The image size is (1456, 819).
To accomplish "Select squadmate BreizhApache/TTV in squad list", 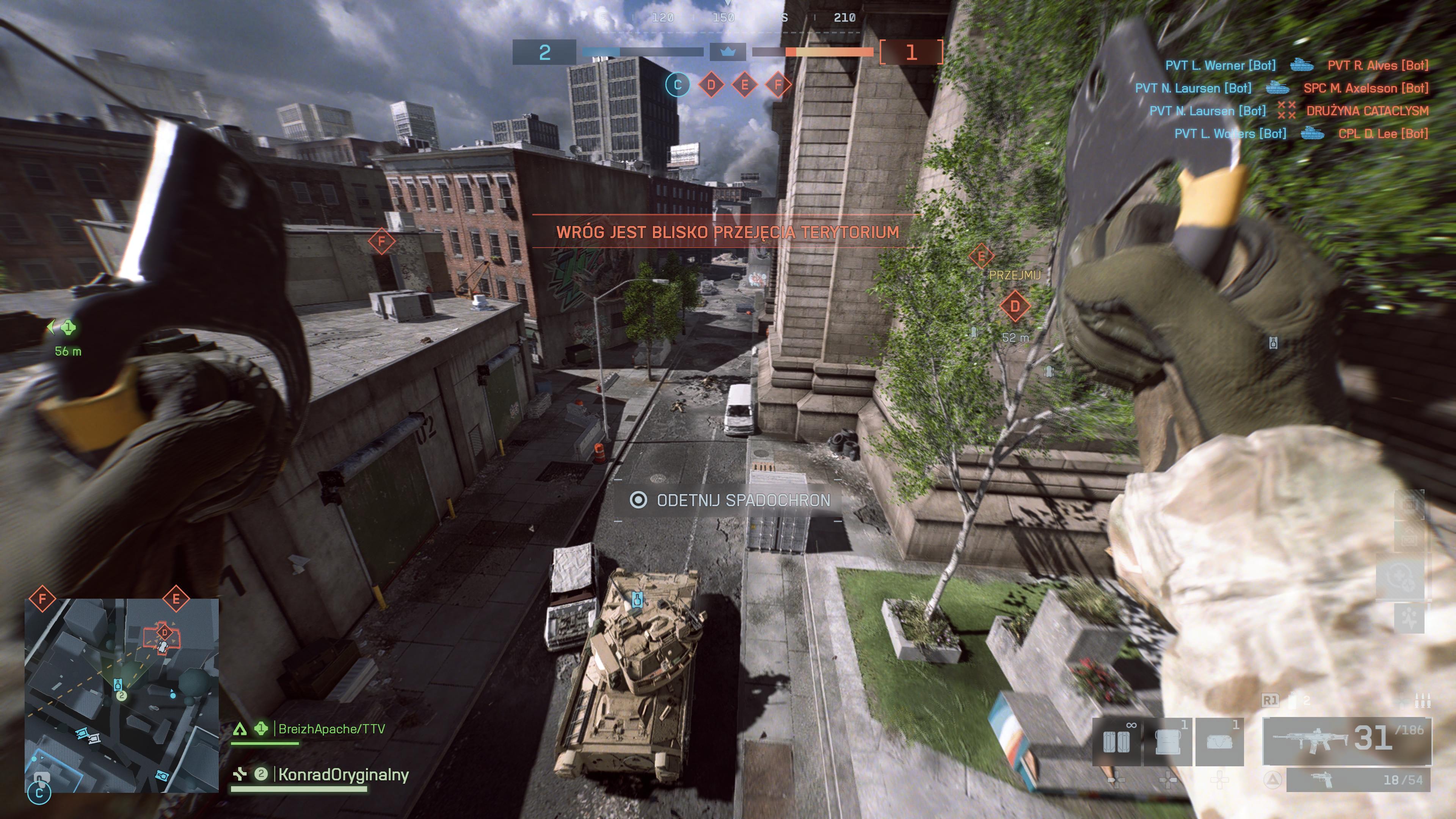I will (331, 729).
